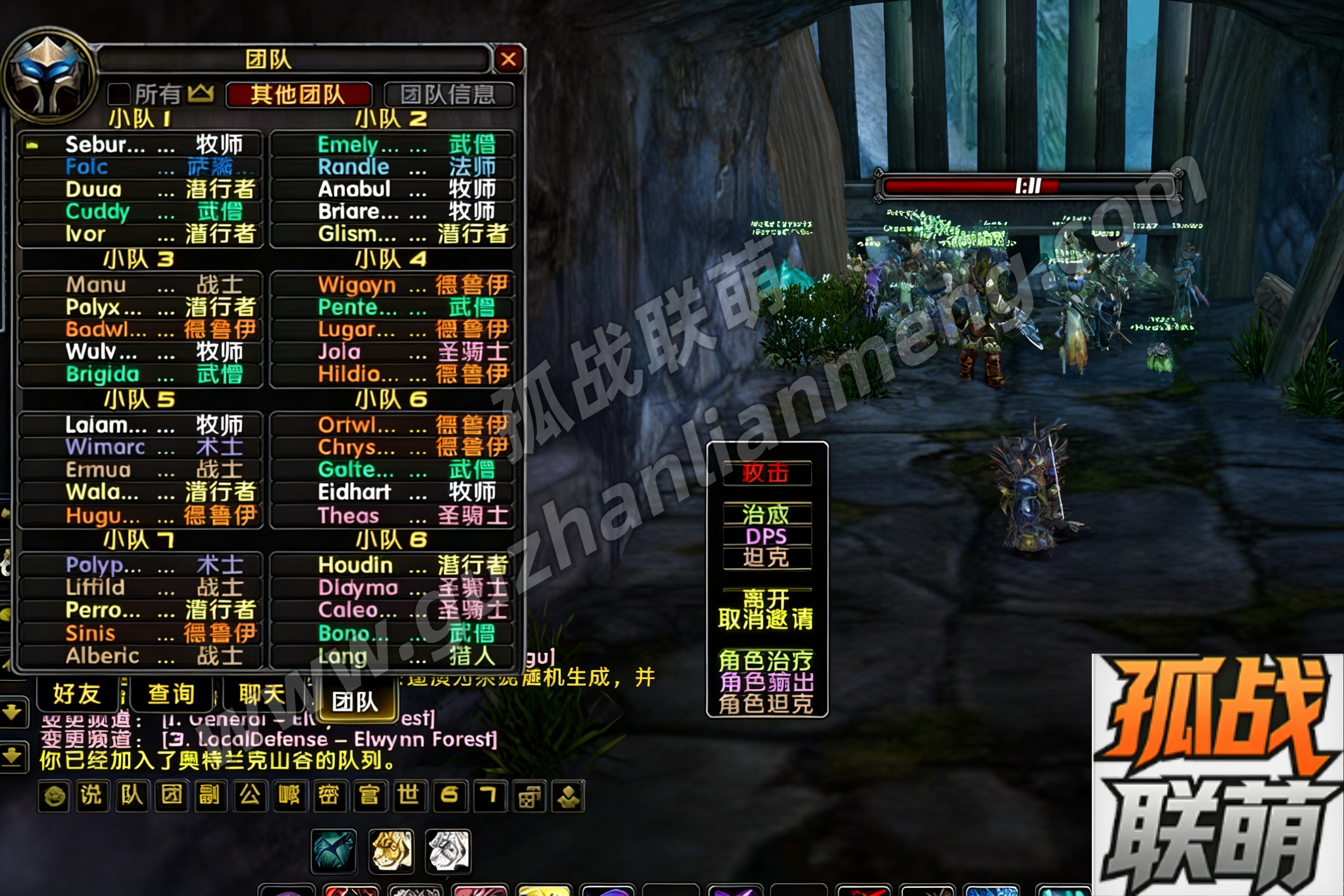Close the raid panel with the X button
Image resolution: width=1344 pixels, height=896 pixels.
[x=508, y=59]
